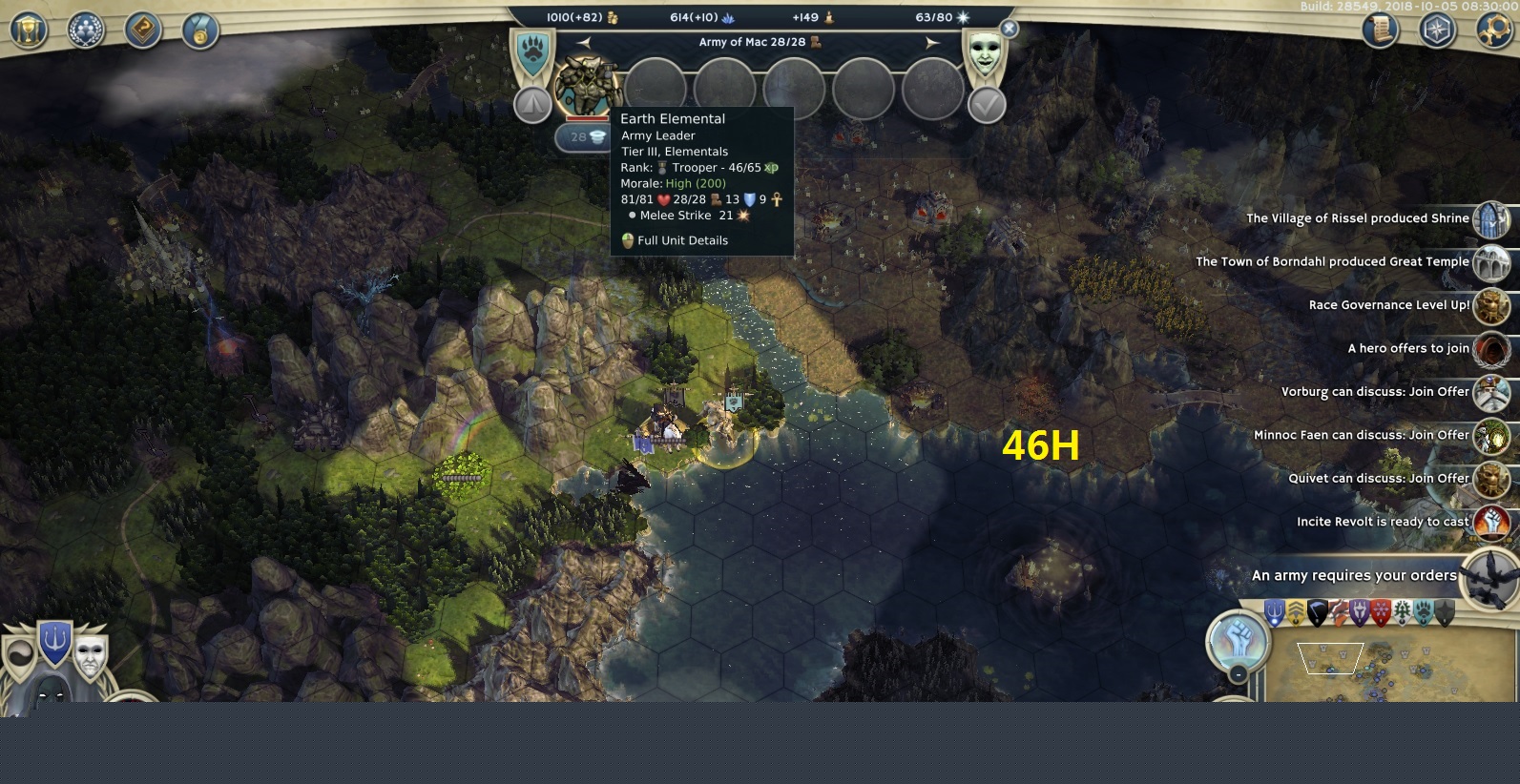The width and height of the screenshot is (1520, 784).
Task: Select the Earth Elemental unit portrait
Action: click(586, 88)
